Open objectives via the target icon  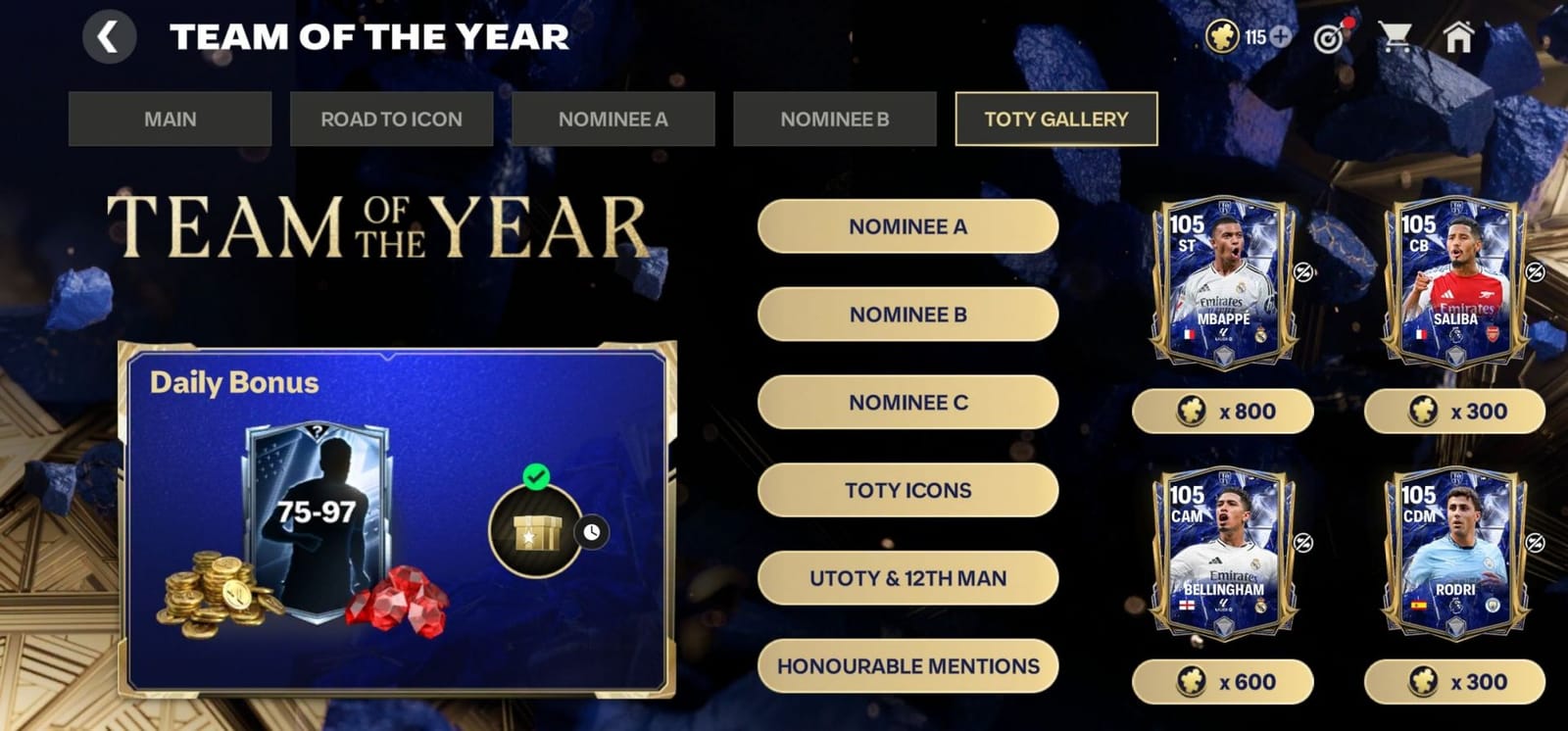tap(1329, 37)
